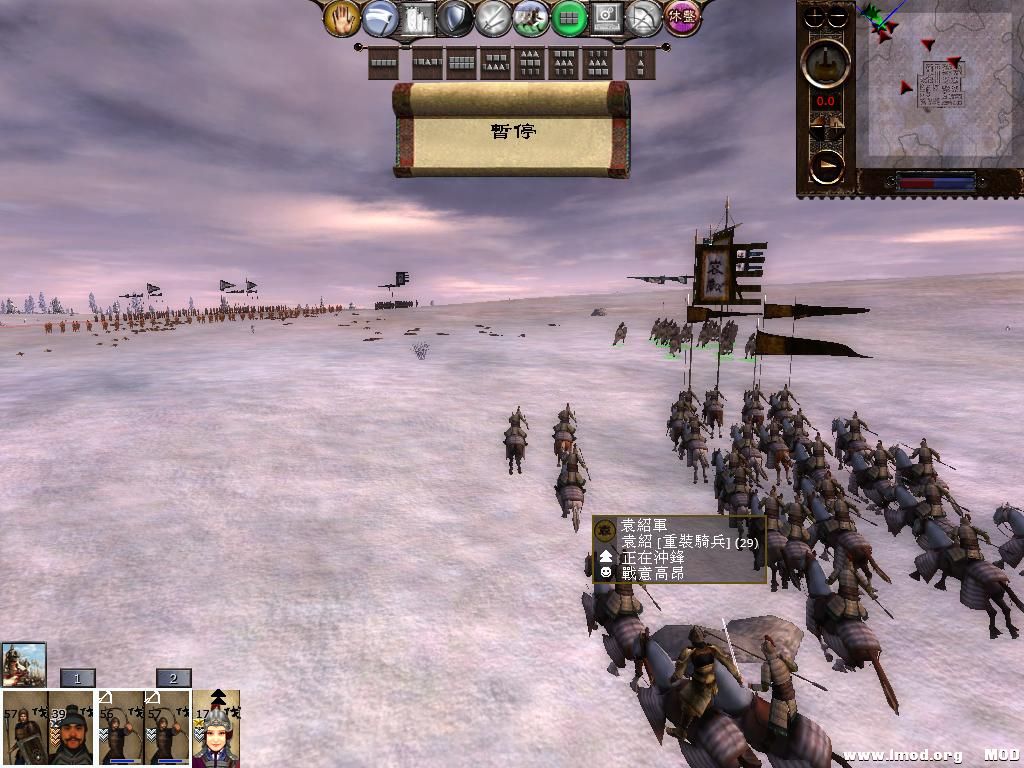
Task: Select the moustached general unit card
Action: [x=71, y=728]
